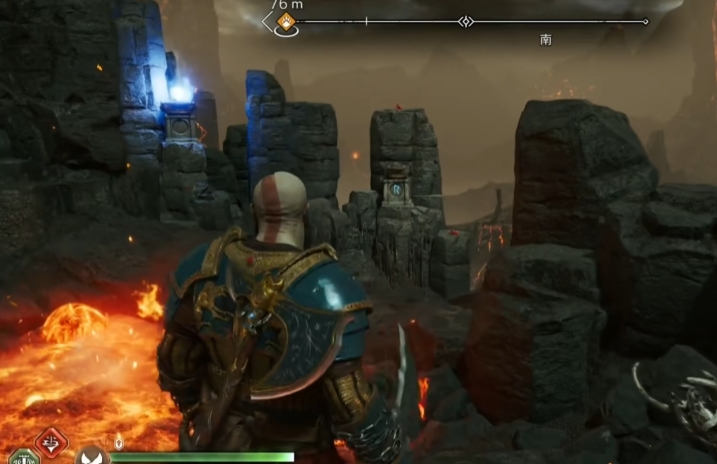Click the round Spartan rage emblem
Viewport: 717px width, 464px height.
click(x=91, y=456)
